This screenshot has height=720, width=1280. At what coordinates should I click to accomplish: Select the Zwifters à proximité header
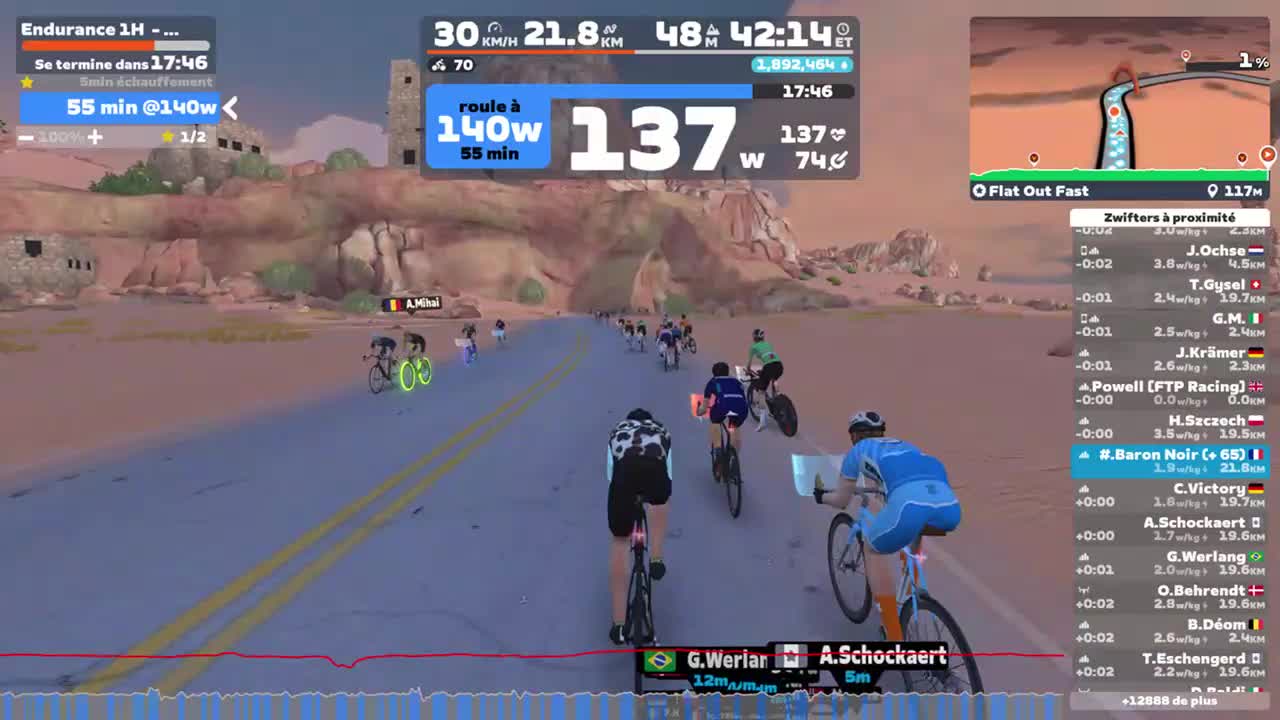1172,217
